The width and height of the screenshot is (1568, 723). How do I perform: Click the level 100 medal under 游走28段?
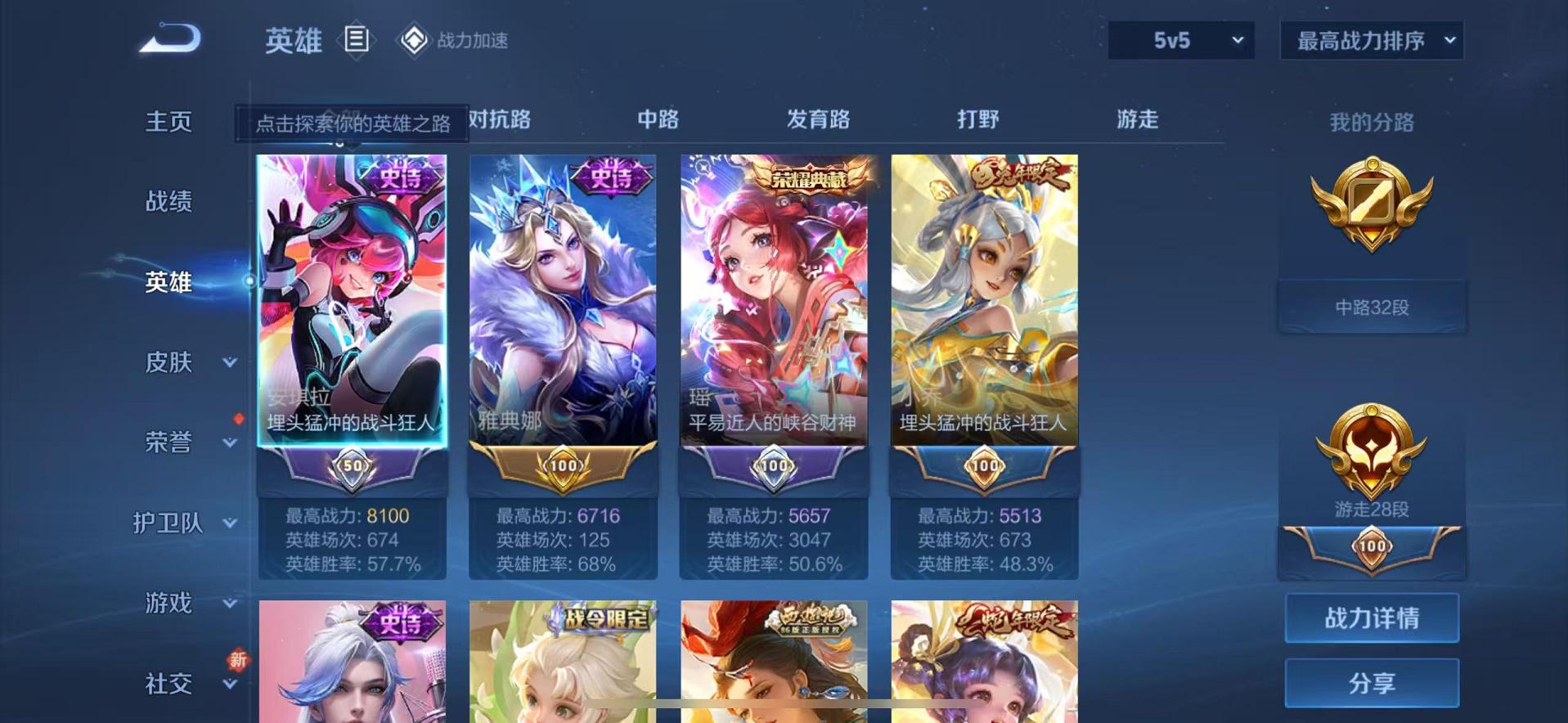(x=1373, y=546)
